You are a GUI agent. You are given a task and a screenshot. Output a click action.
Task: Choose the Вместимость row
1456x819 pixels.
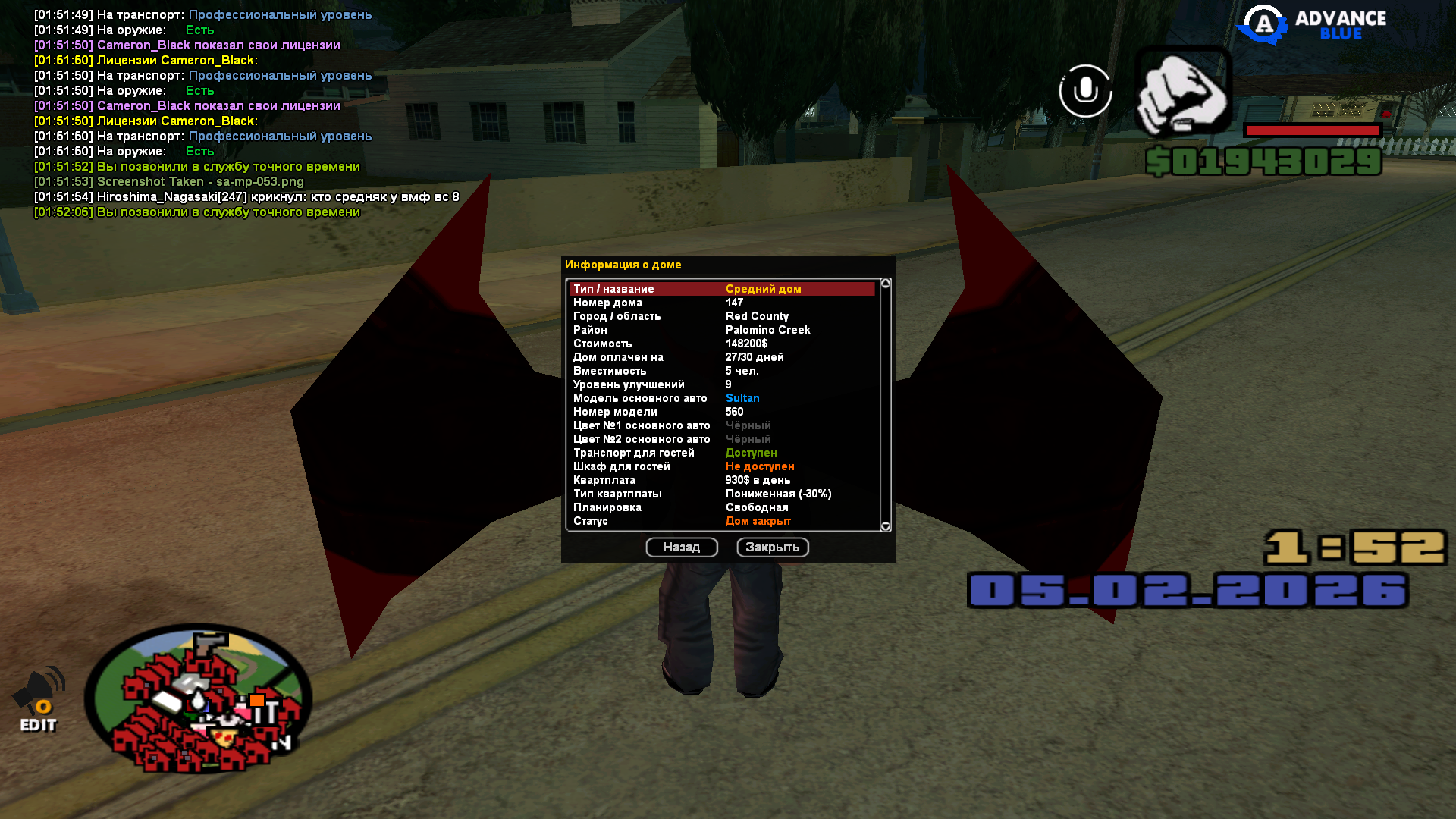[720, 371]
